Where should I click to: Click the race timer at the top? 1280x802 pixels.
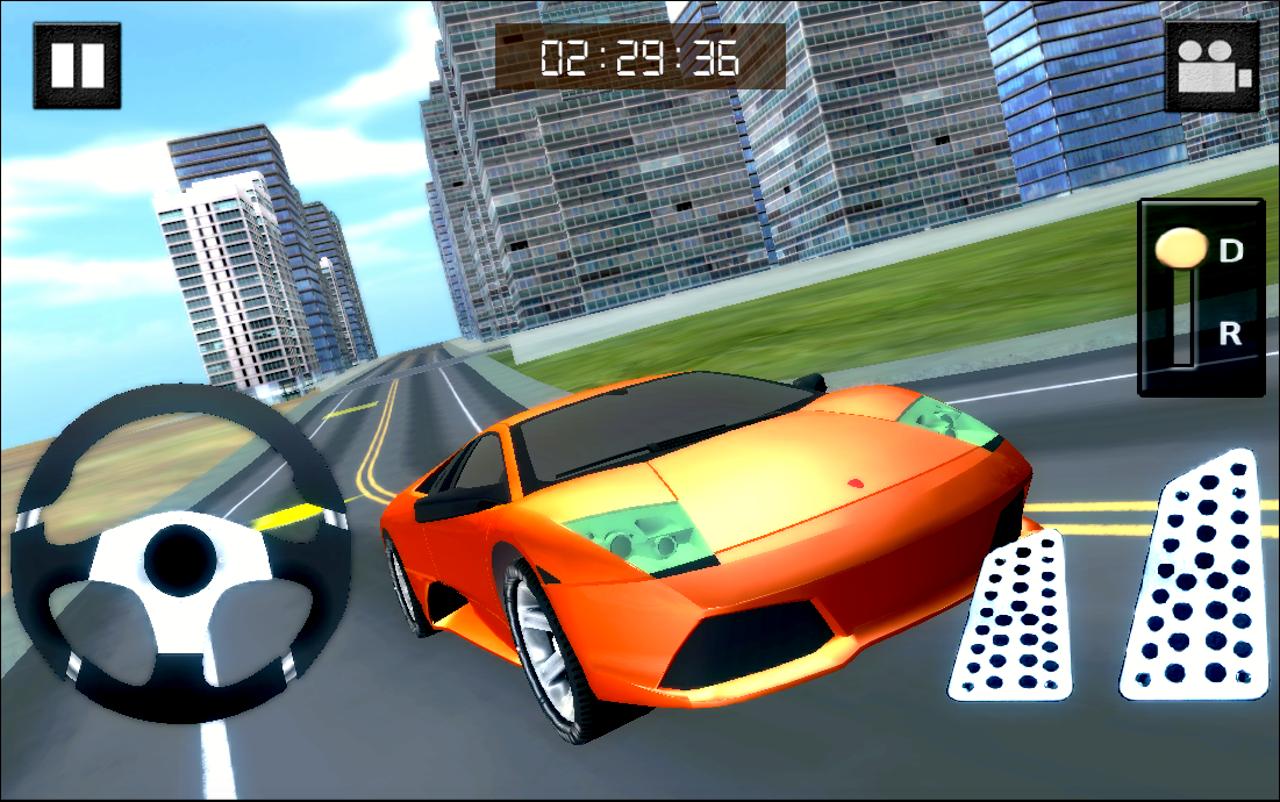pos(636,57)
